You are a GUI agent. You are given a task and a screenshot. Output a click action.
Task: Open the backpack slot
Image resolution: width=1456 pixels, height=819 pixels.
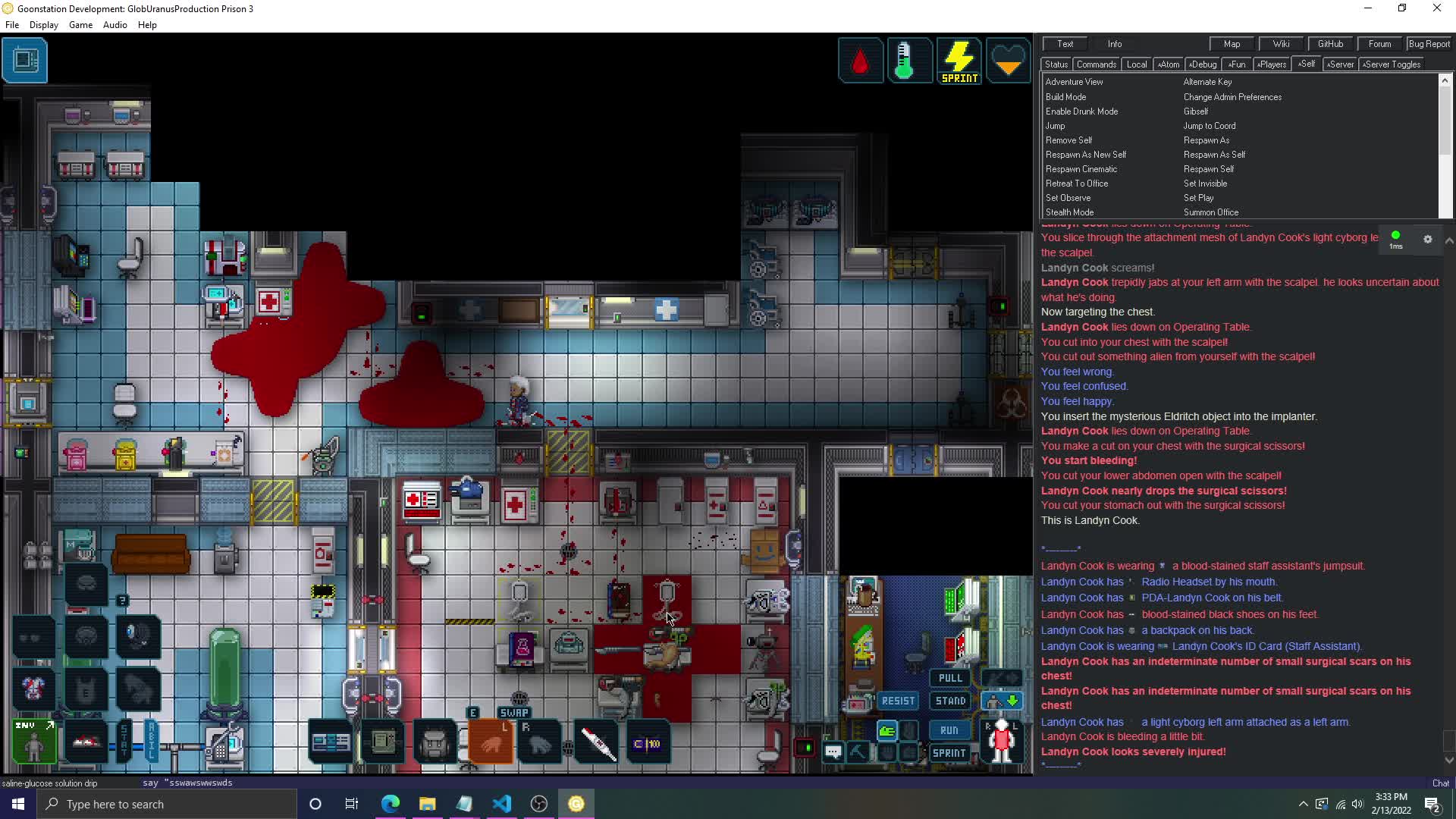tap(435, 743)
